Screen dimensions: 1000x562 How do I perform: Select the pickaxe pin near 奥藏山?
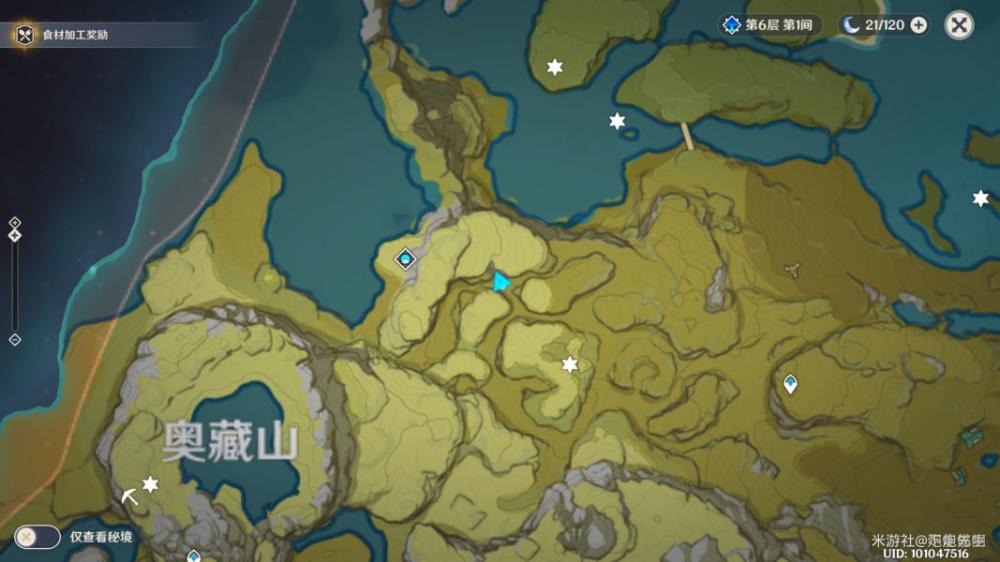pyautogui.click(x=130, y=494)
